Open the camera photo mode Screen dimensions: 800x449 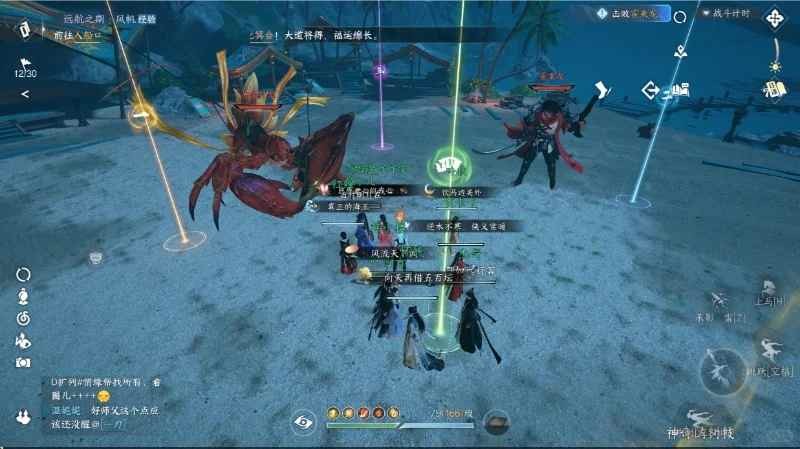coord(23,362)
